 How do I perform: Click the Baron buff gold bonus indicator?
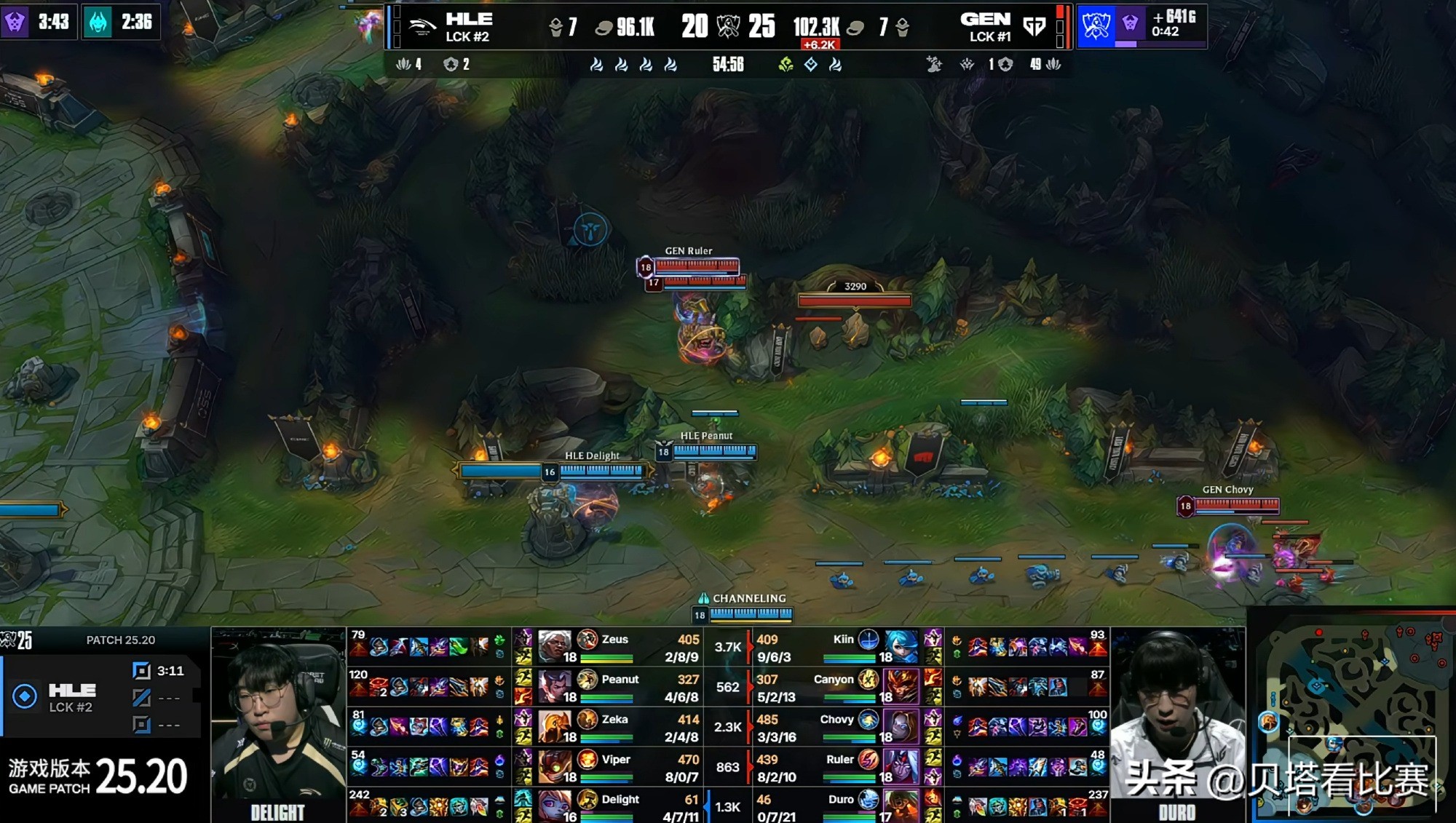1142,25
